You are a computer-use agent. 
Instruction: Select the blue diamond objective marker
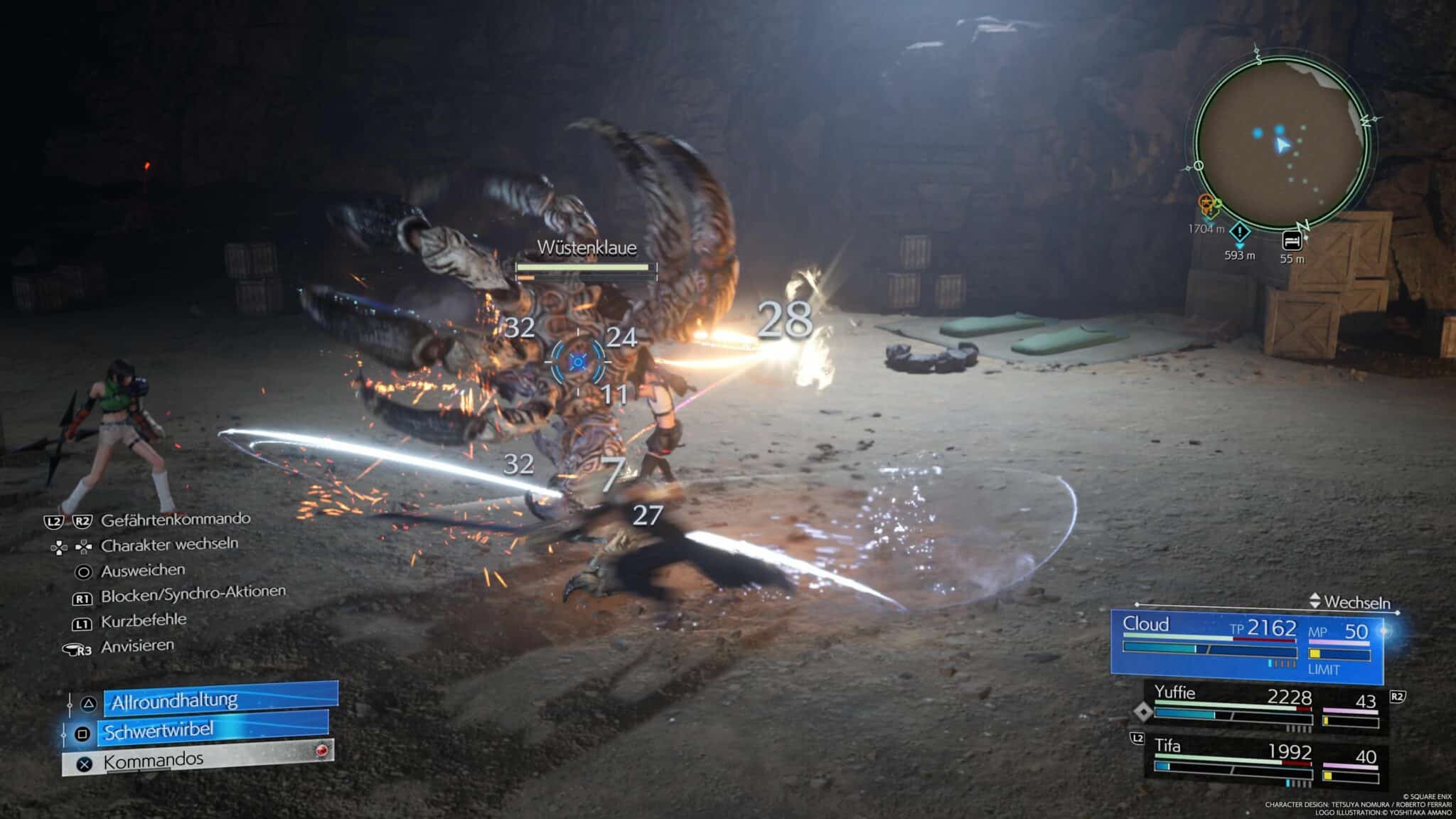click(x=1240, y=232)
